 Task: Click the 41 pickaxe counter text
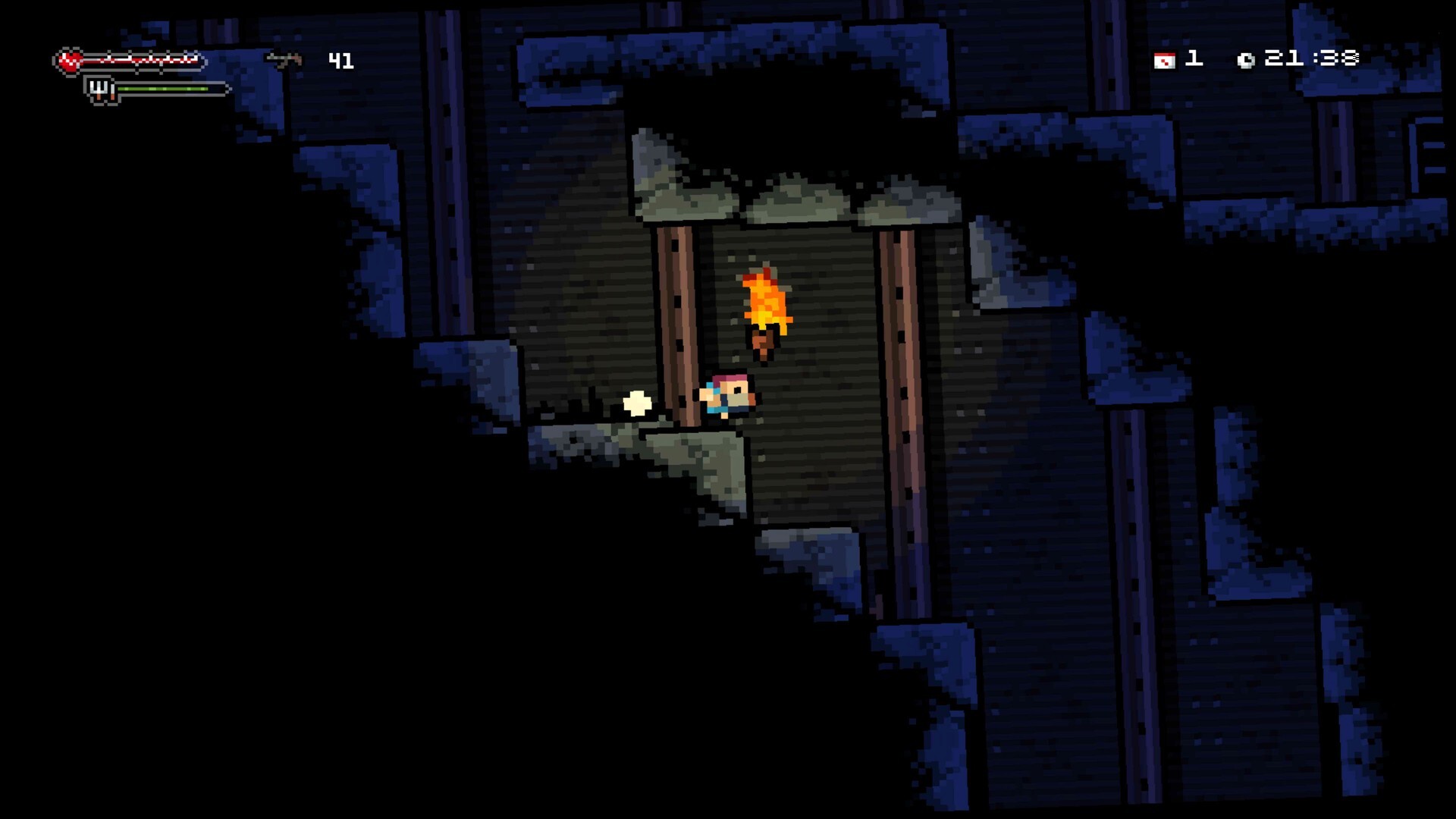click(341, 58)
